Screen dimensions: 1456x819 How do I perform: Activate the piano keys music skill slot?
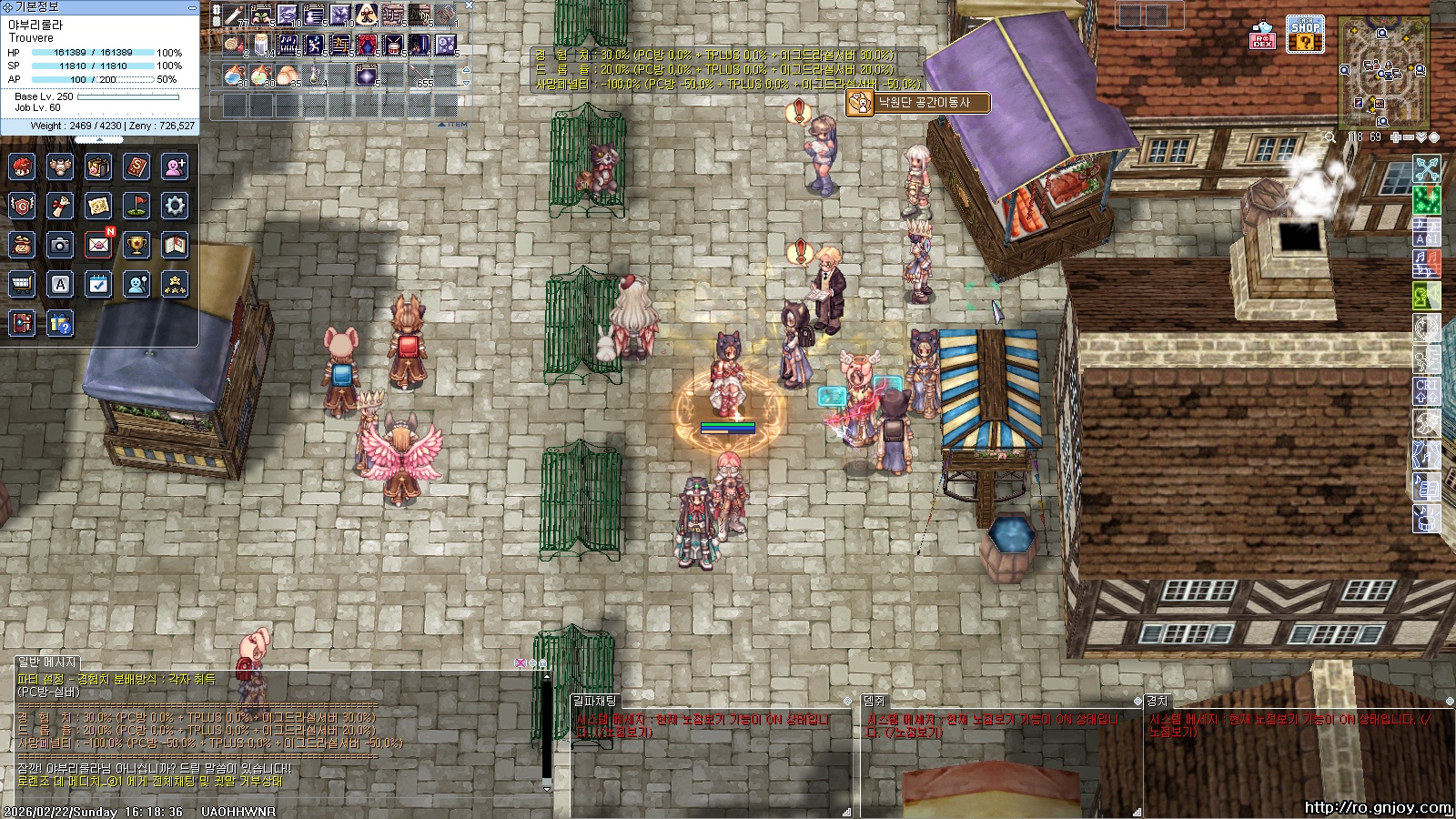point(288,45)
